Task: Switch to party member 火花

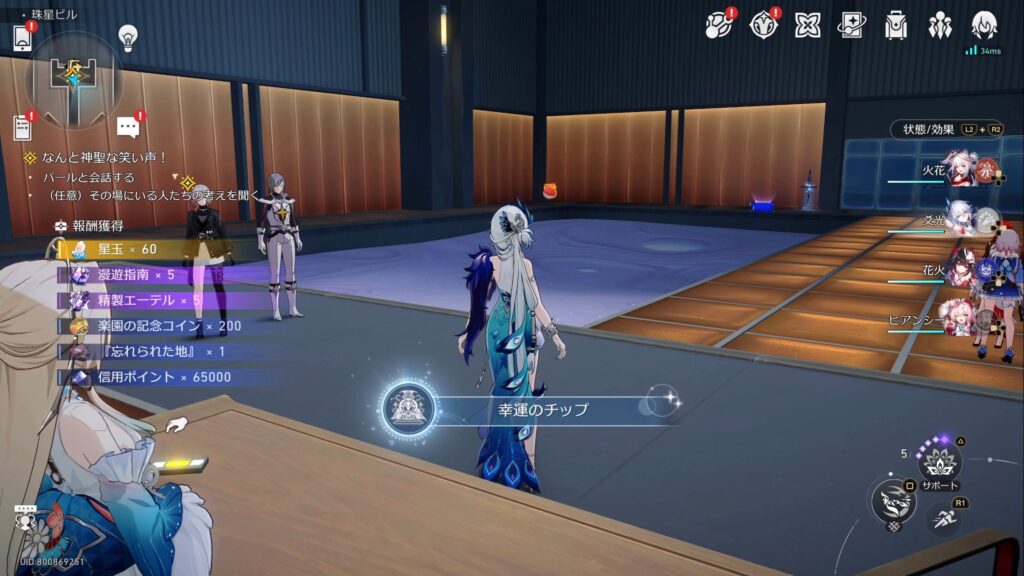Action: click(960, 170)
